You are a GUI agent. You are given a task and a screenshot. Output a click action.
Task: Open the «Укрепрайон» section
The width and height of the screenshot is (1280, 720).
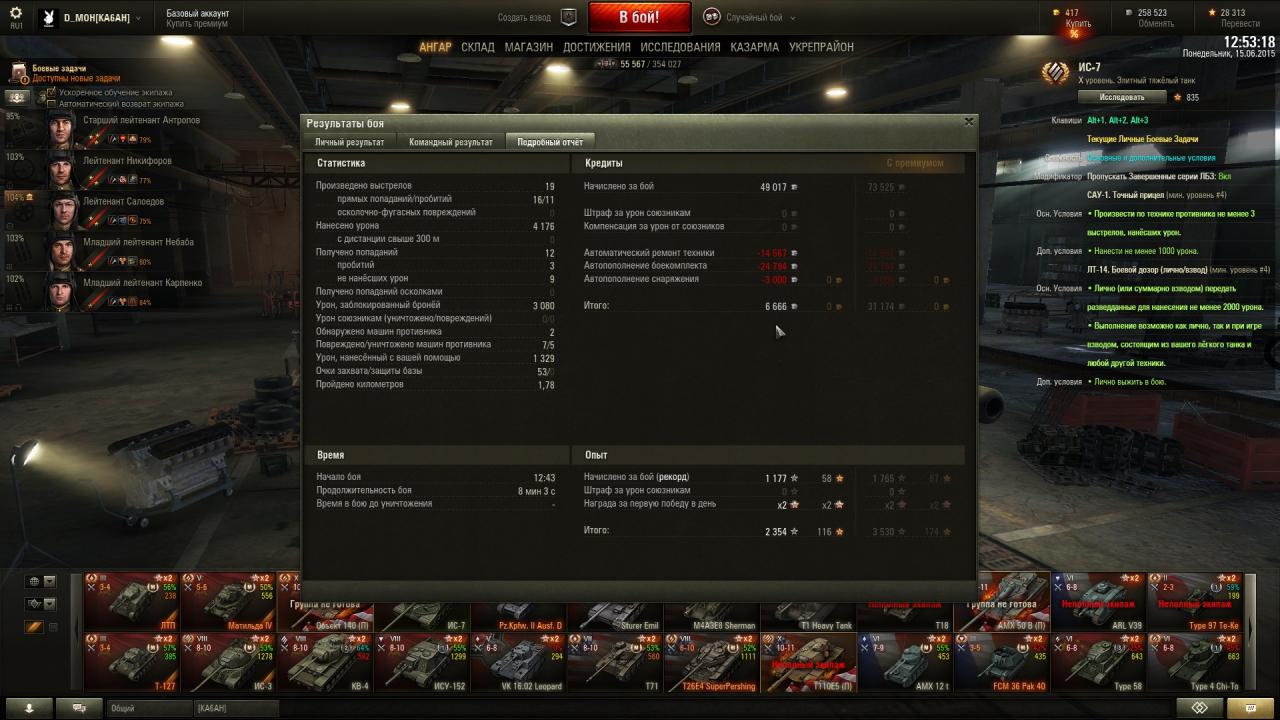click(x=821, y=47)
